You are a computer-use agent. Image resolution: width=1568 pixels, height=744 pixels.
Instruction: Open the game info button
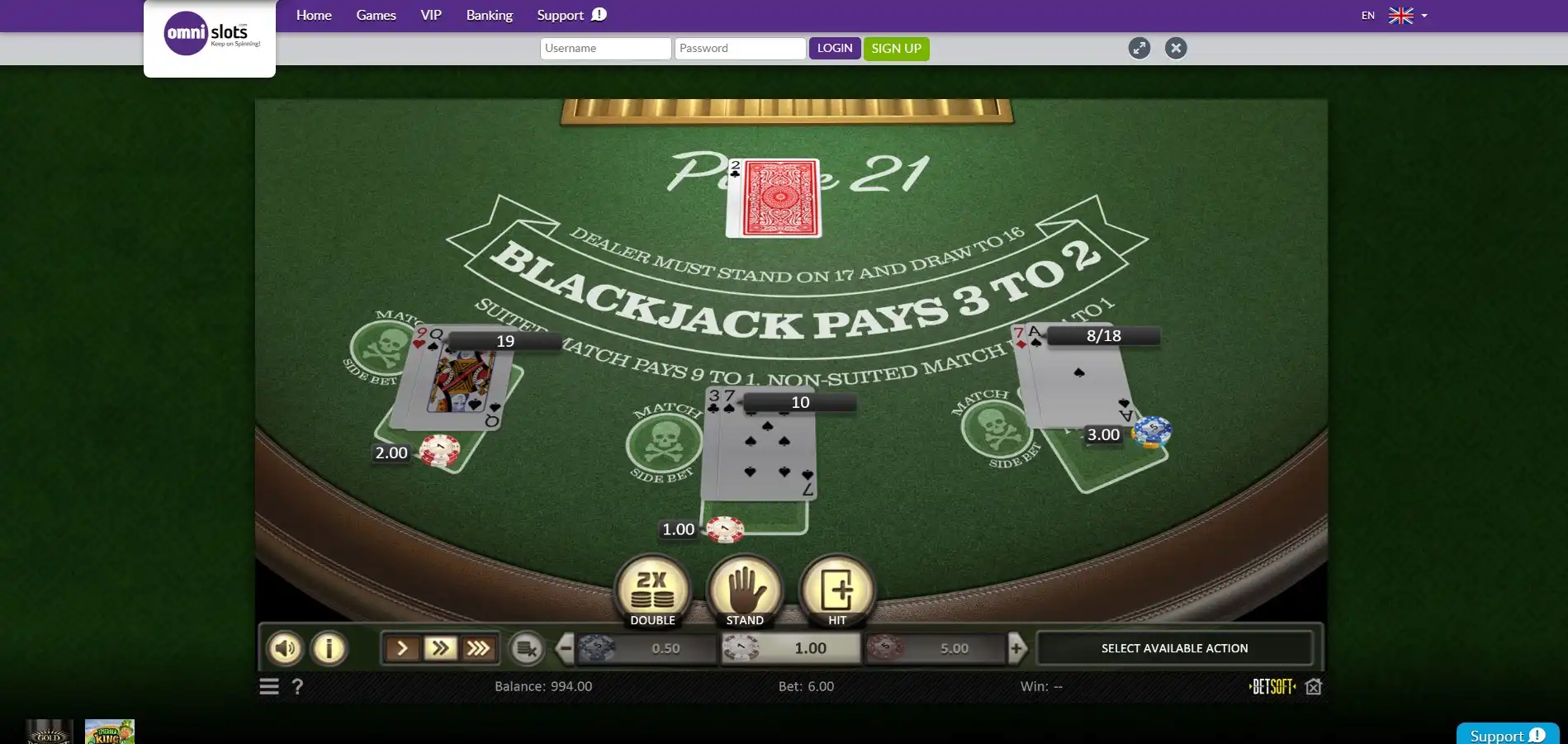click(329, 648)
